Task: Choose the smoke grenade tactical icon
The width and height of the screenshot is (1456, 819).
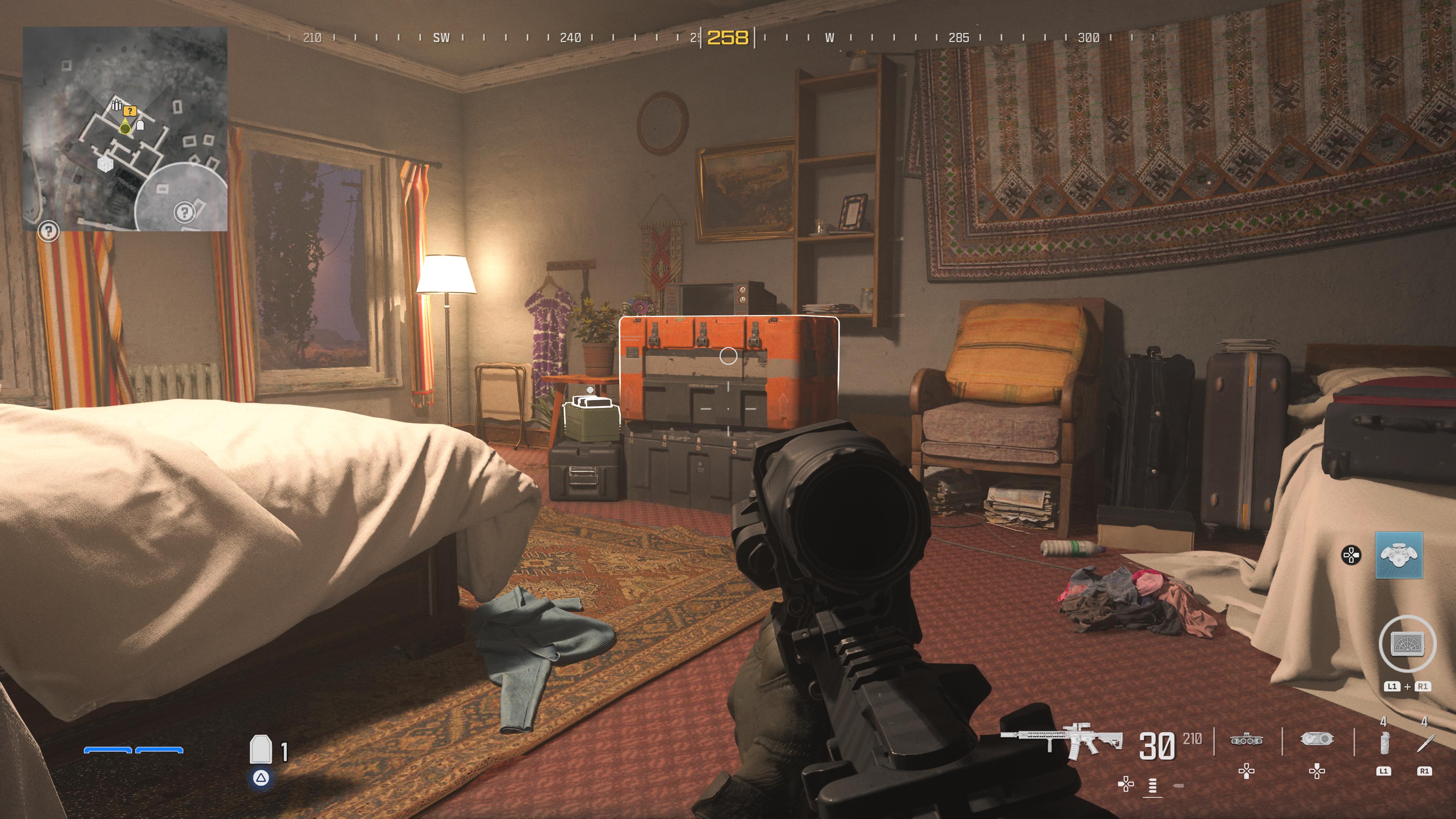Action: pyautogui.click(x=1384, y=743)
